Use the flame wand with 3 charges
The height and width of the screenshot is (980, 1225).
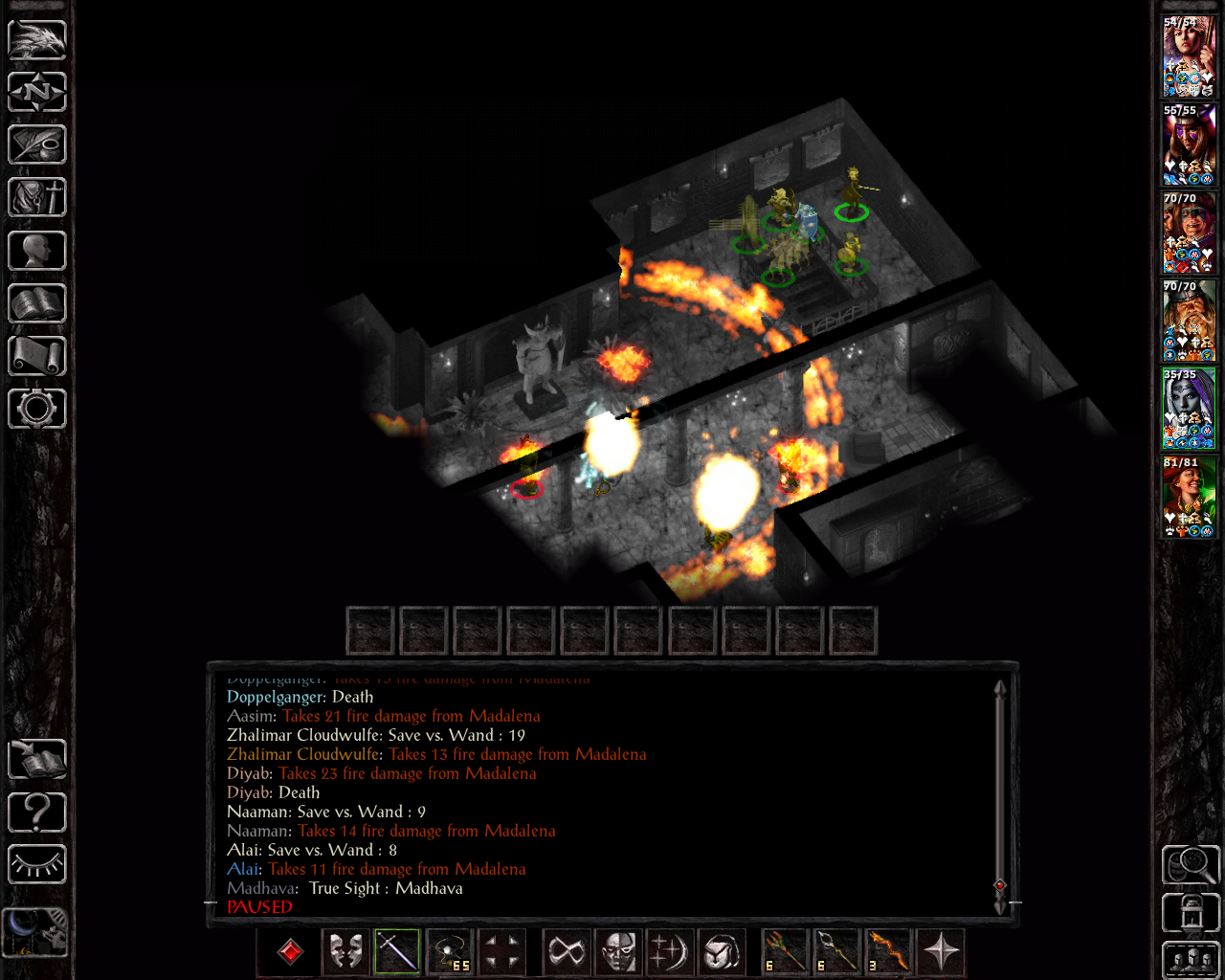pos(888,951)
